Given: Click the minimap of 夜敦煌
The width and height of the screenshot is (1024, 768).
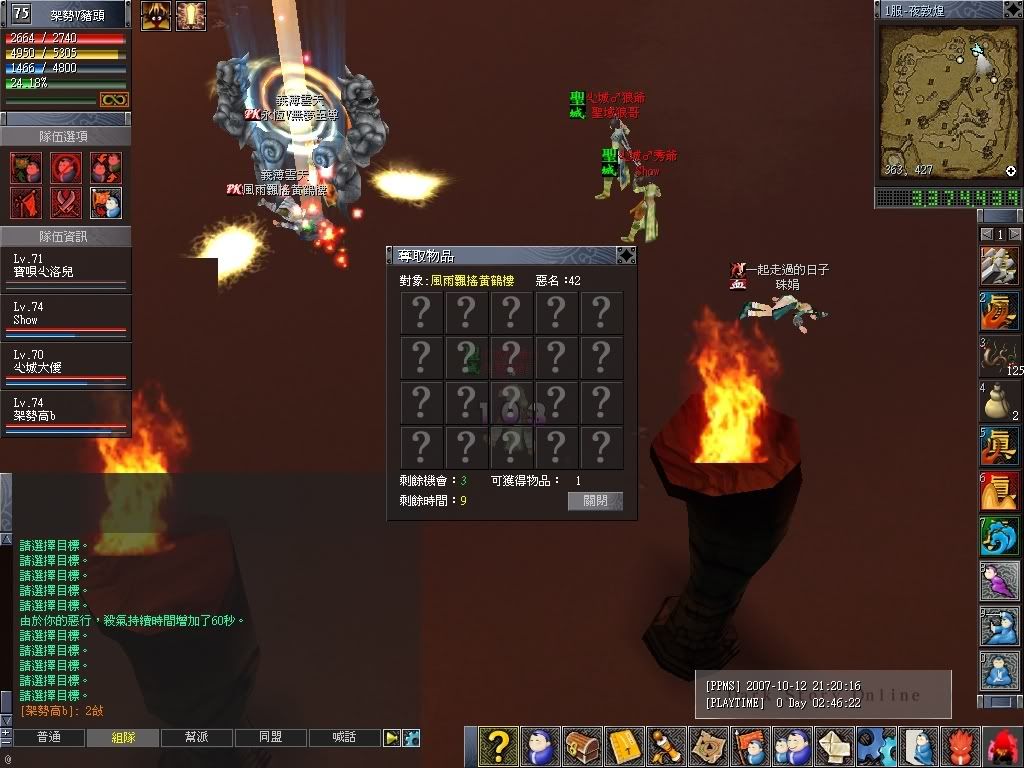Looking at the screenshot, I should pos(947,100).
